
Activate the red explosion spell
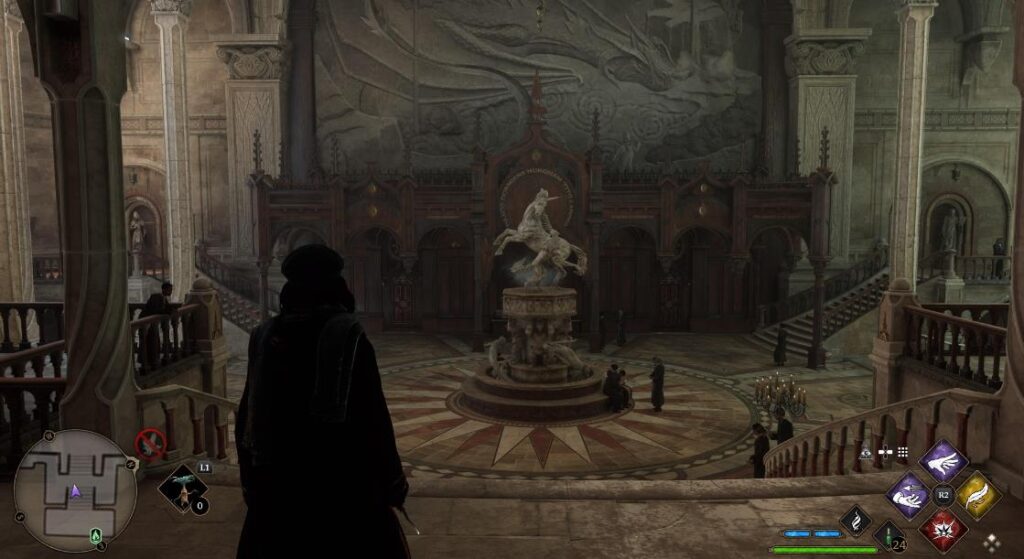pos(942,528)
